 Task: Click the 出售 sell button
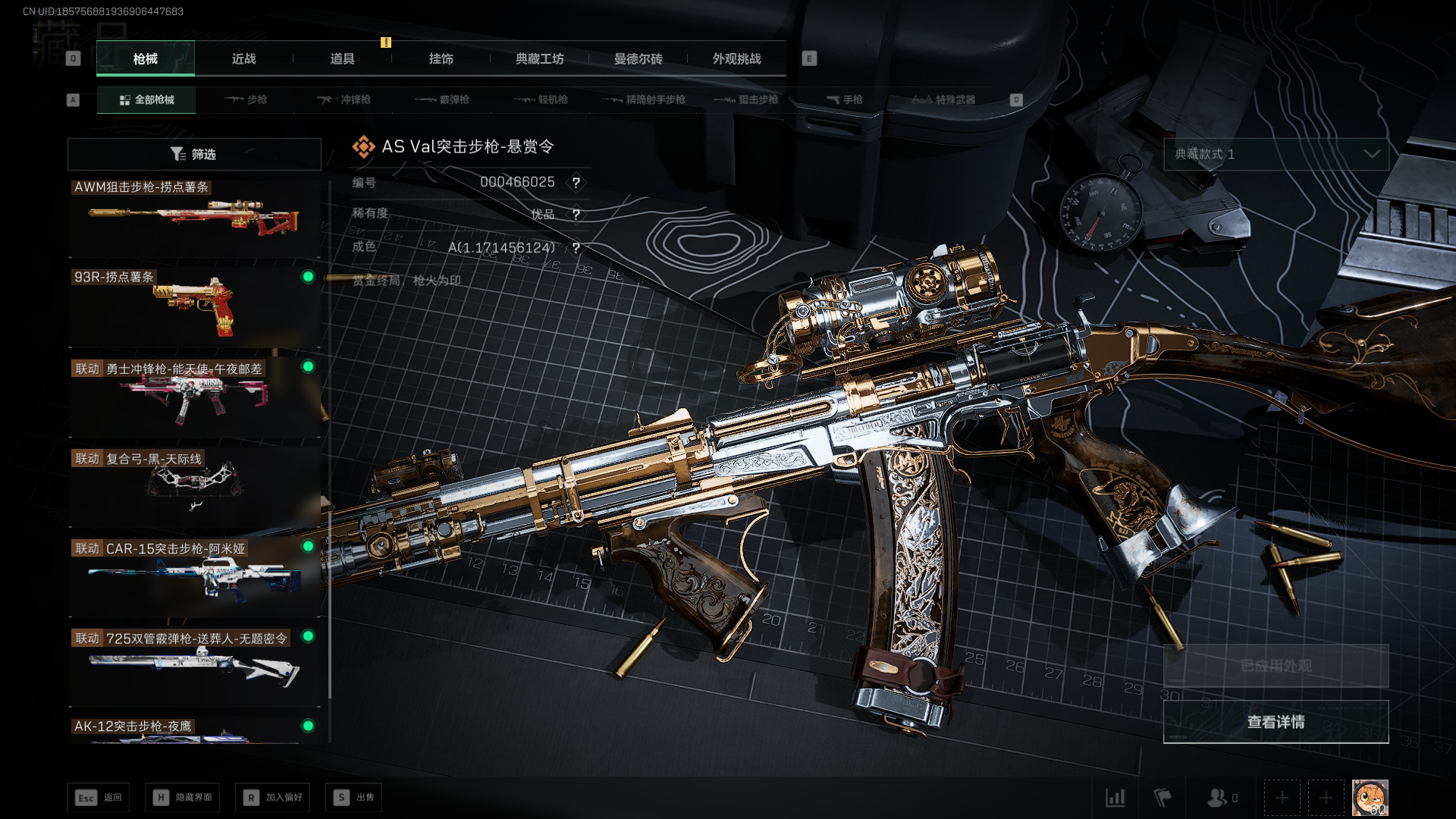(x=354, y=797)
